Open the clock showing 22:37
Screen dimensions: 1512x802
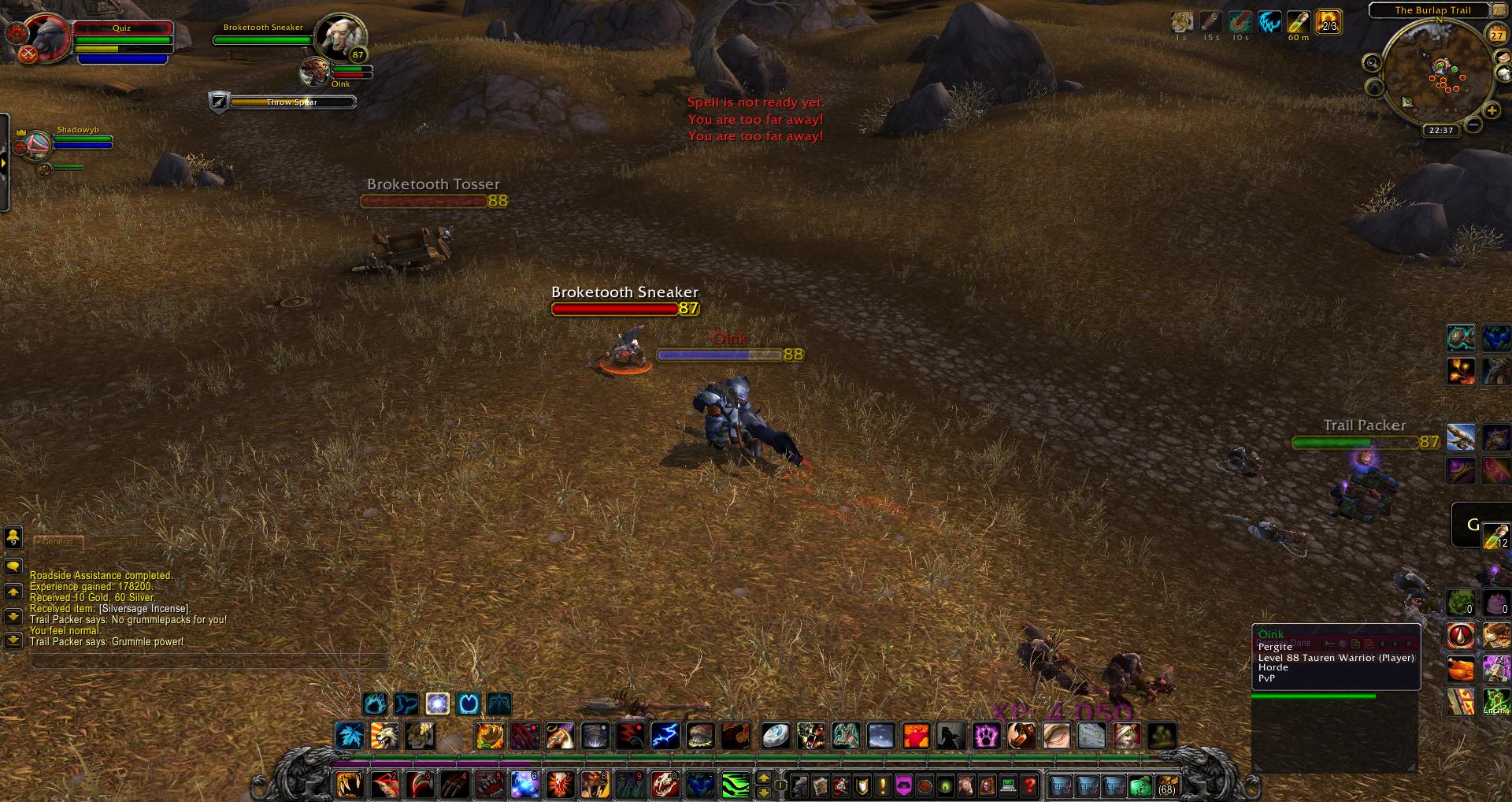pos(1441,131)
